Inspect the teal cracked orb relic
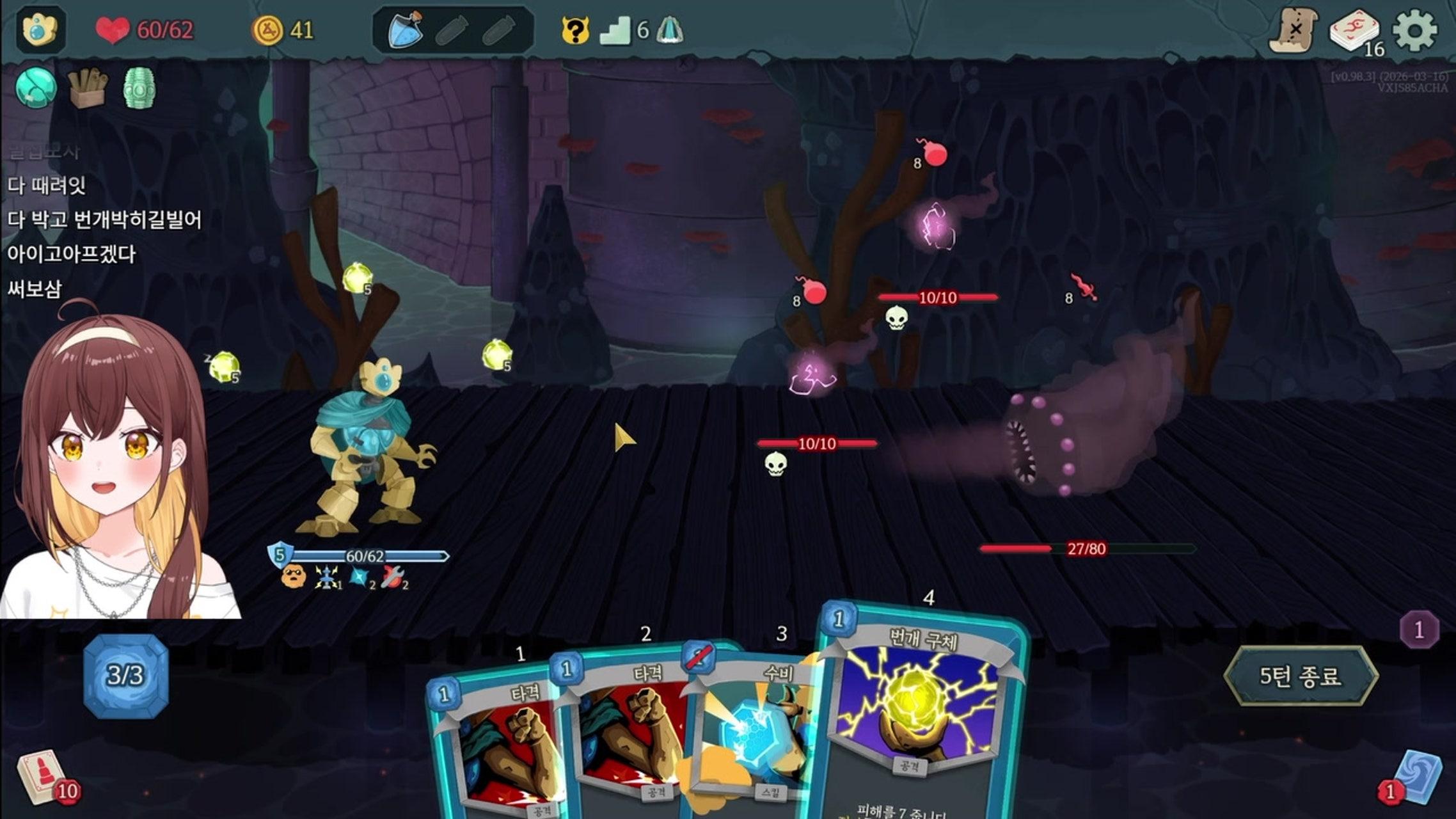 pyautogui.click(x=36, y=88)
